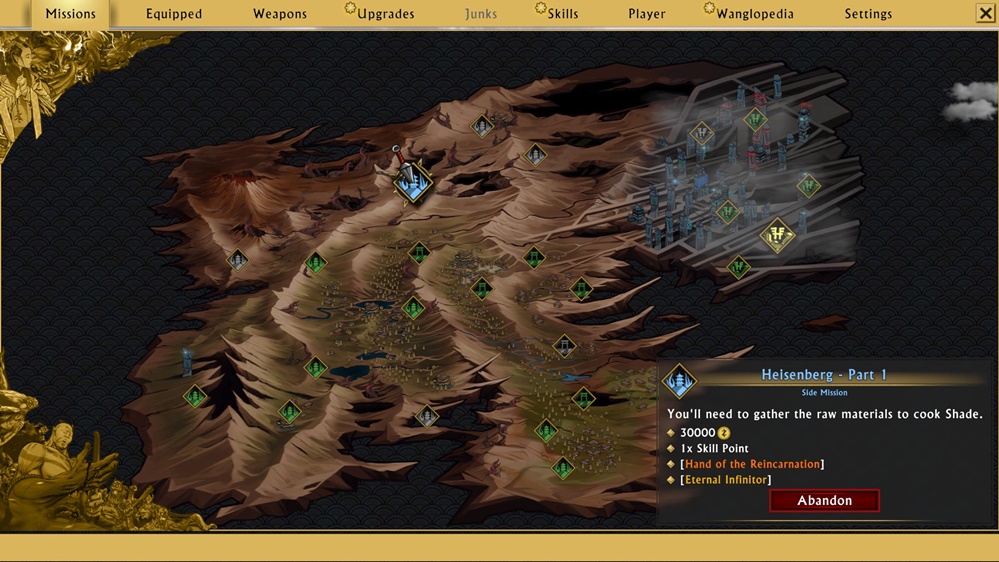Click the Eternal Infinitor reward link

[727, 480]
